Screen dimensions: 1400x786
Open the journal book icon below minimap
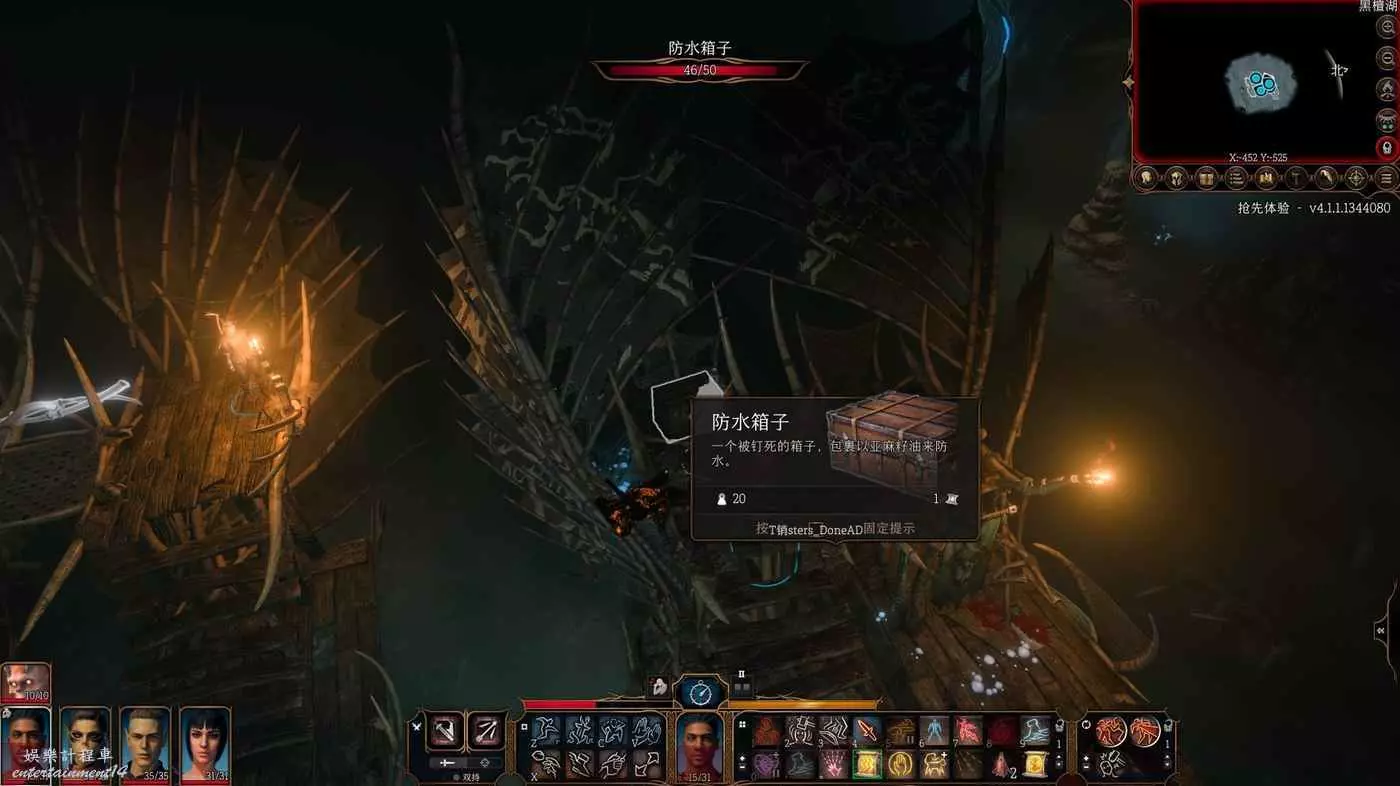[x=1205, y=179]
